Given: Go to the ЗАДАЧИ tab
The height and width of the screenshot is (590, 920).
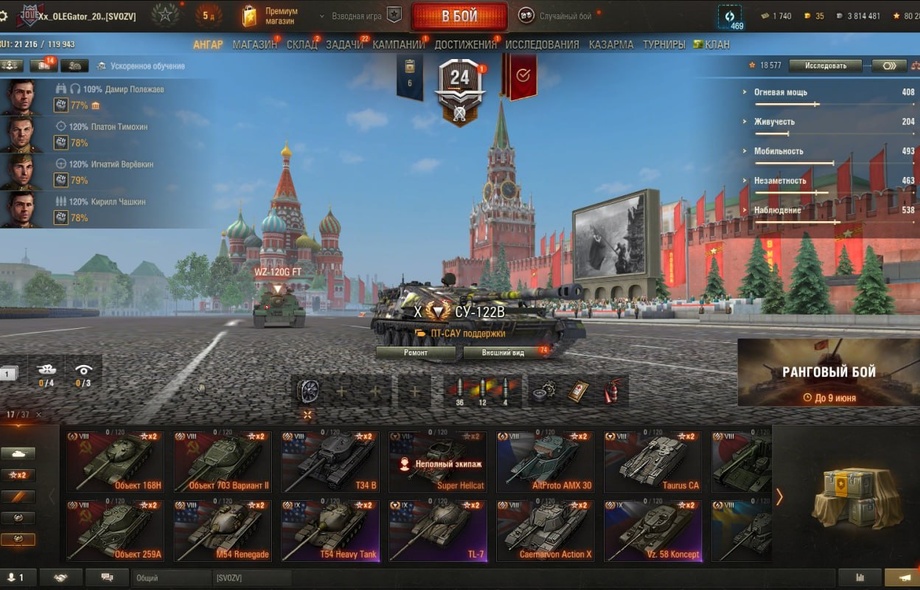Looking at the screenshot, I should (x=344, y=45).
